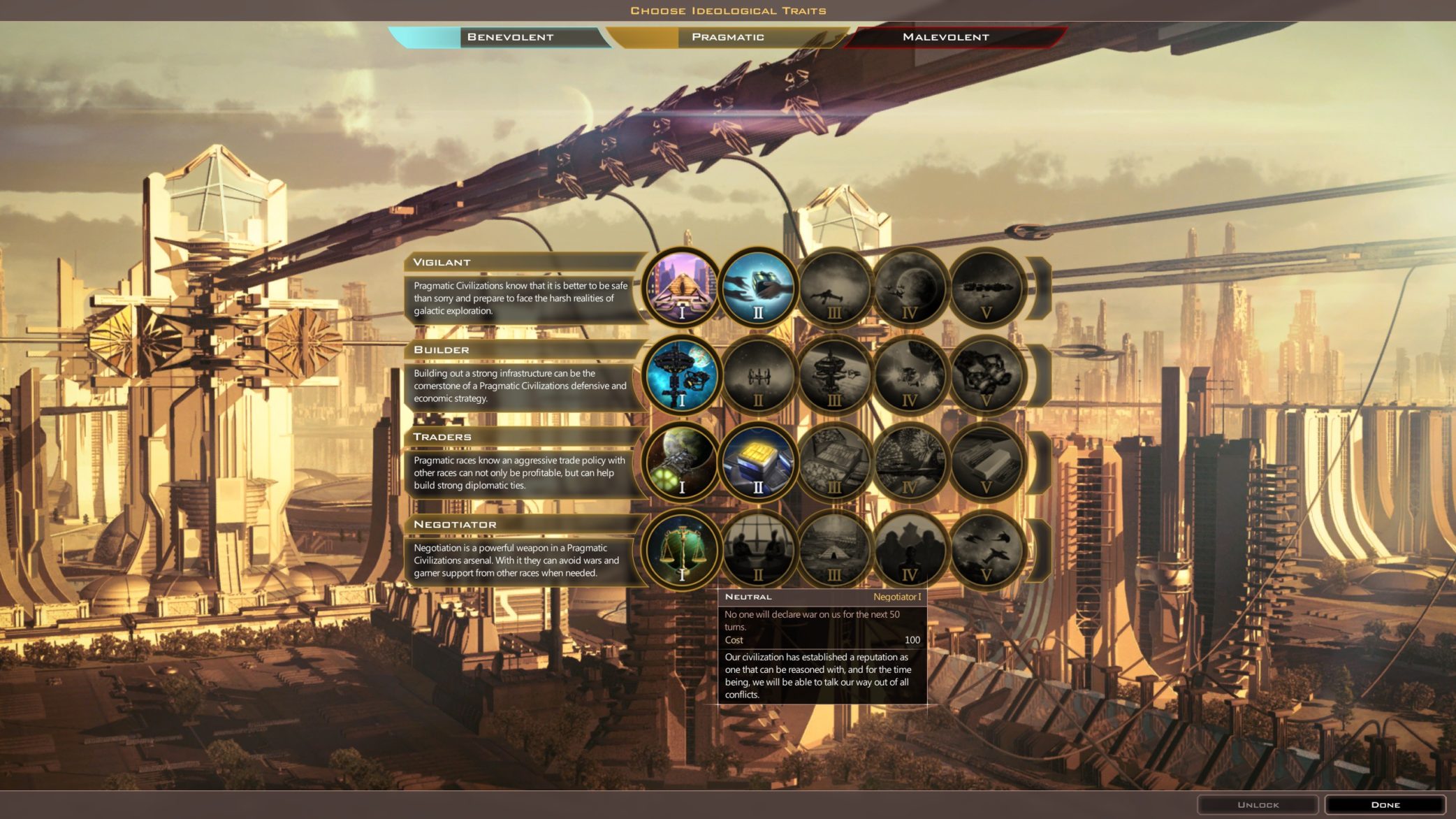Choose the Vigilant II trait icon
The width and height of the screenshot is (1456, 819).
[x=758, y=287]
